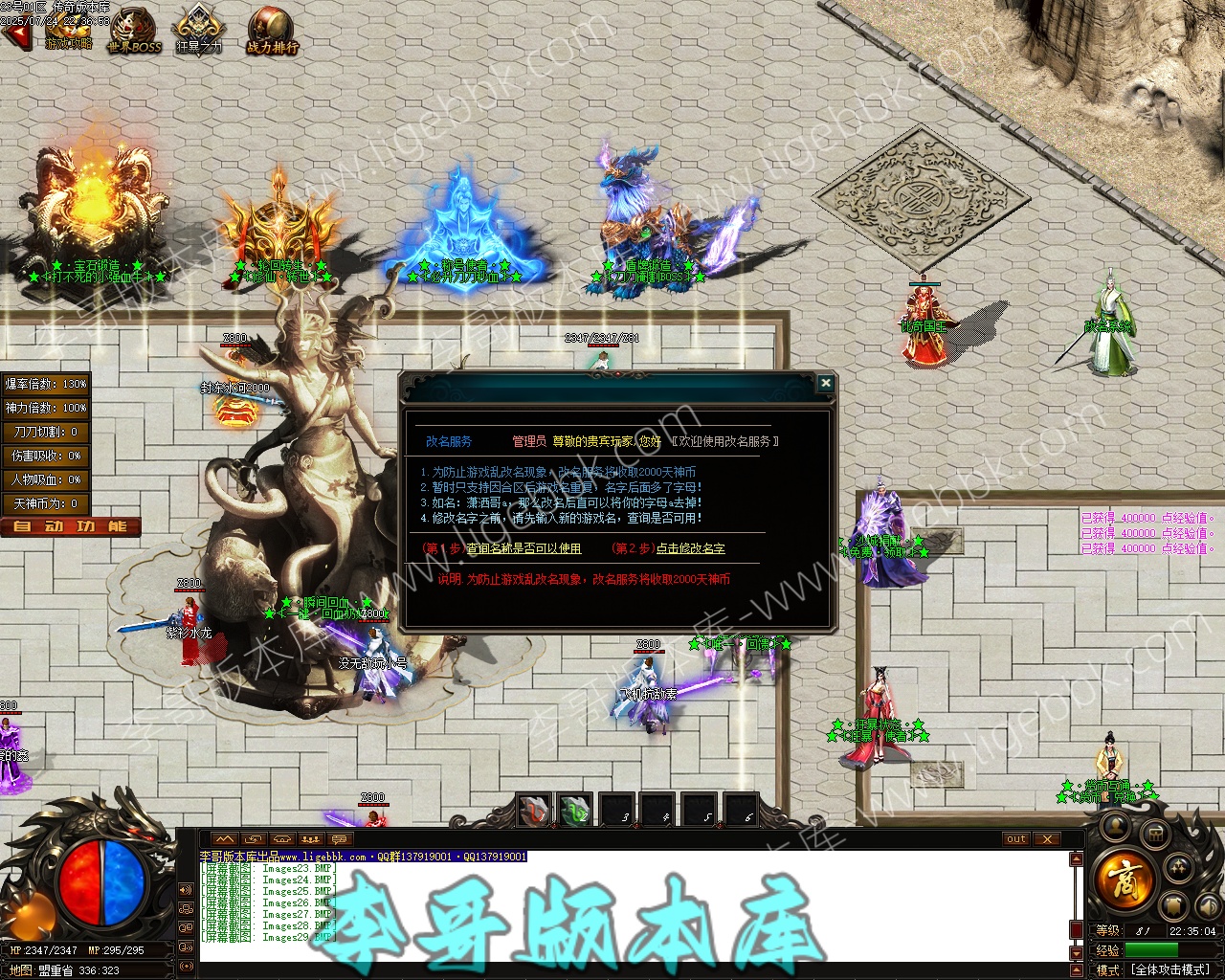1225x980 pixels.
Task: Open the 世界BOSS menu
Action: click(x=135, y=29)
